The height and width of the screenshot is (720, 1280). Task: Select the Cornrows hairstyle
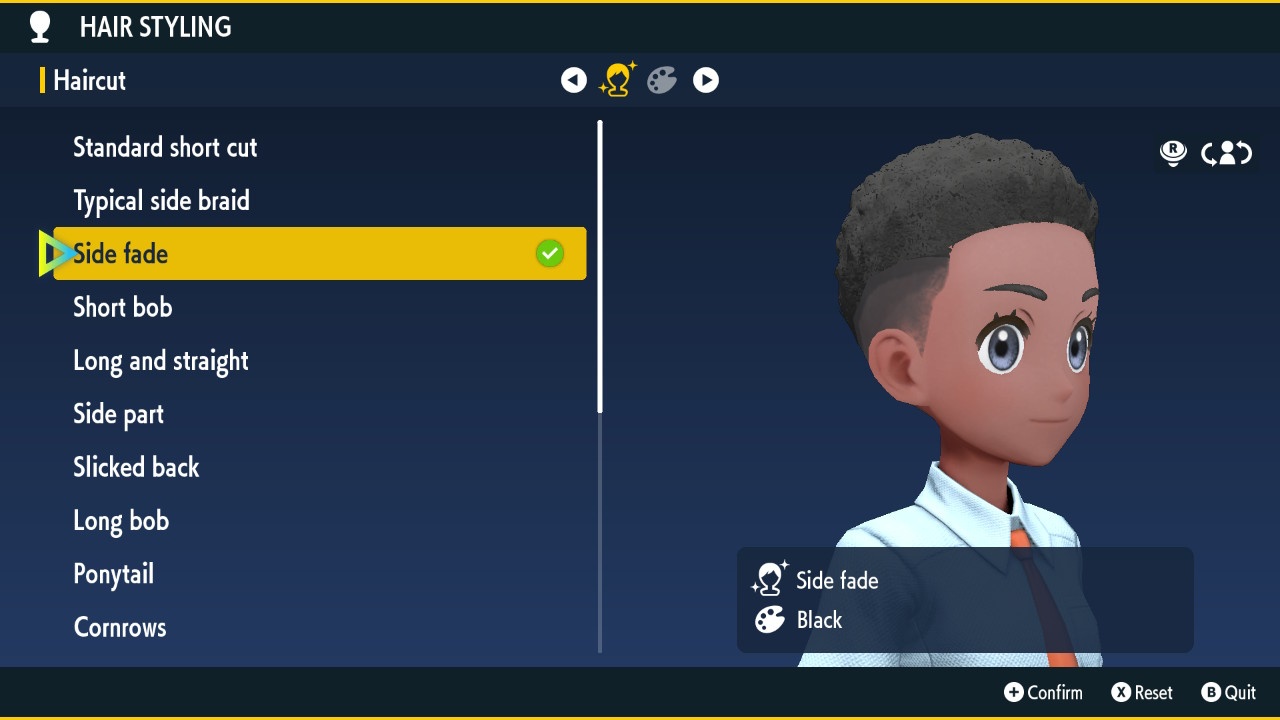tap(119, 627)
